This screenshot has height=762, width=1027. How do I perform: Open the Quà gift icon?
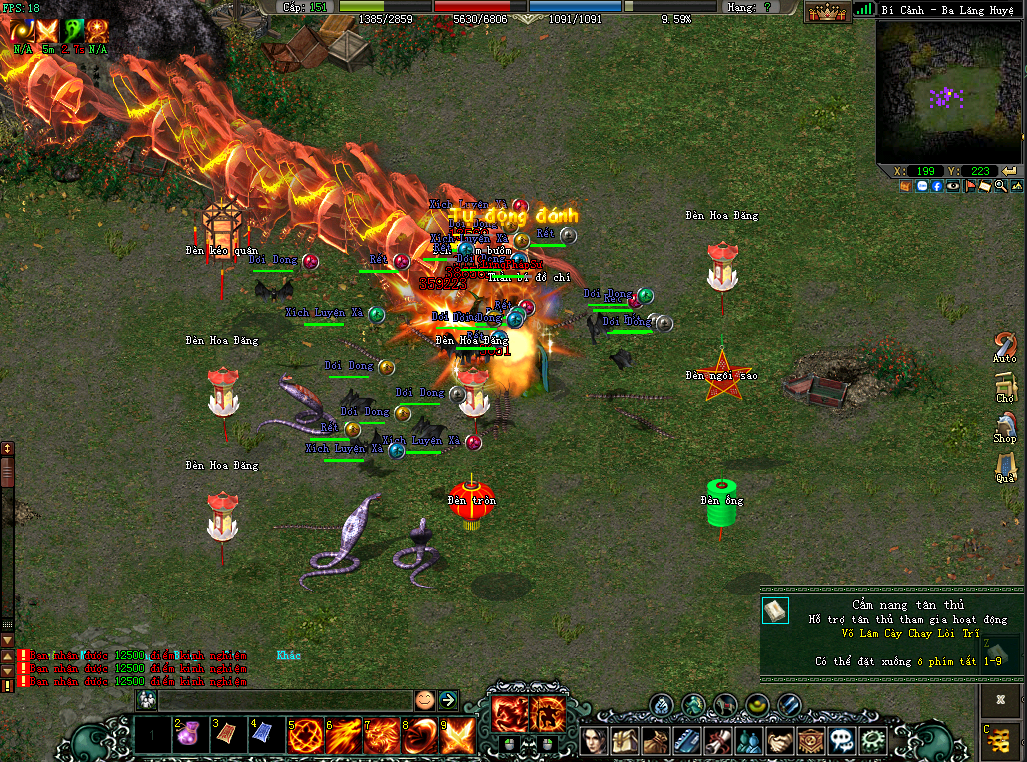coord(1005,467)
